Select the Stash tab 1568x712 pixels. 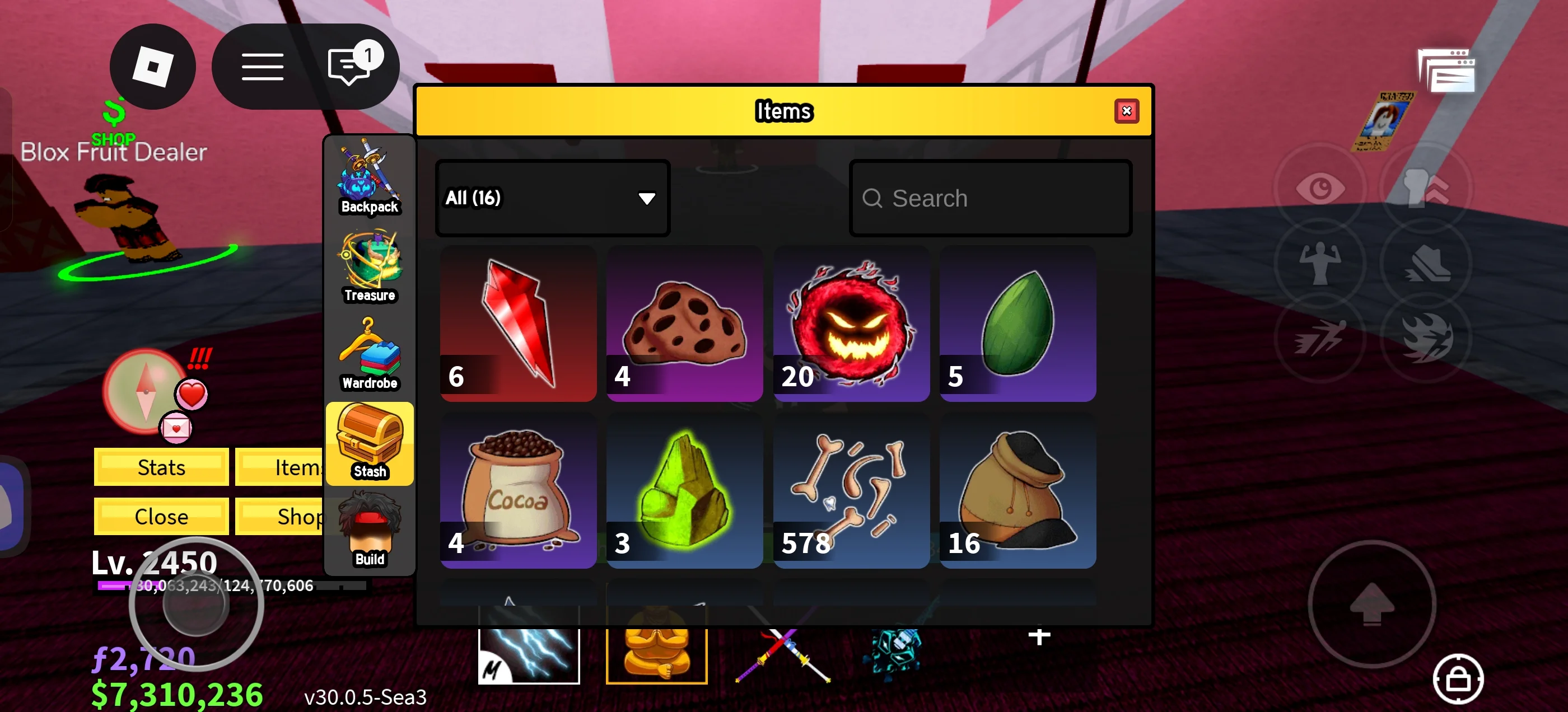[x=370, y=443]
